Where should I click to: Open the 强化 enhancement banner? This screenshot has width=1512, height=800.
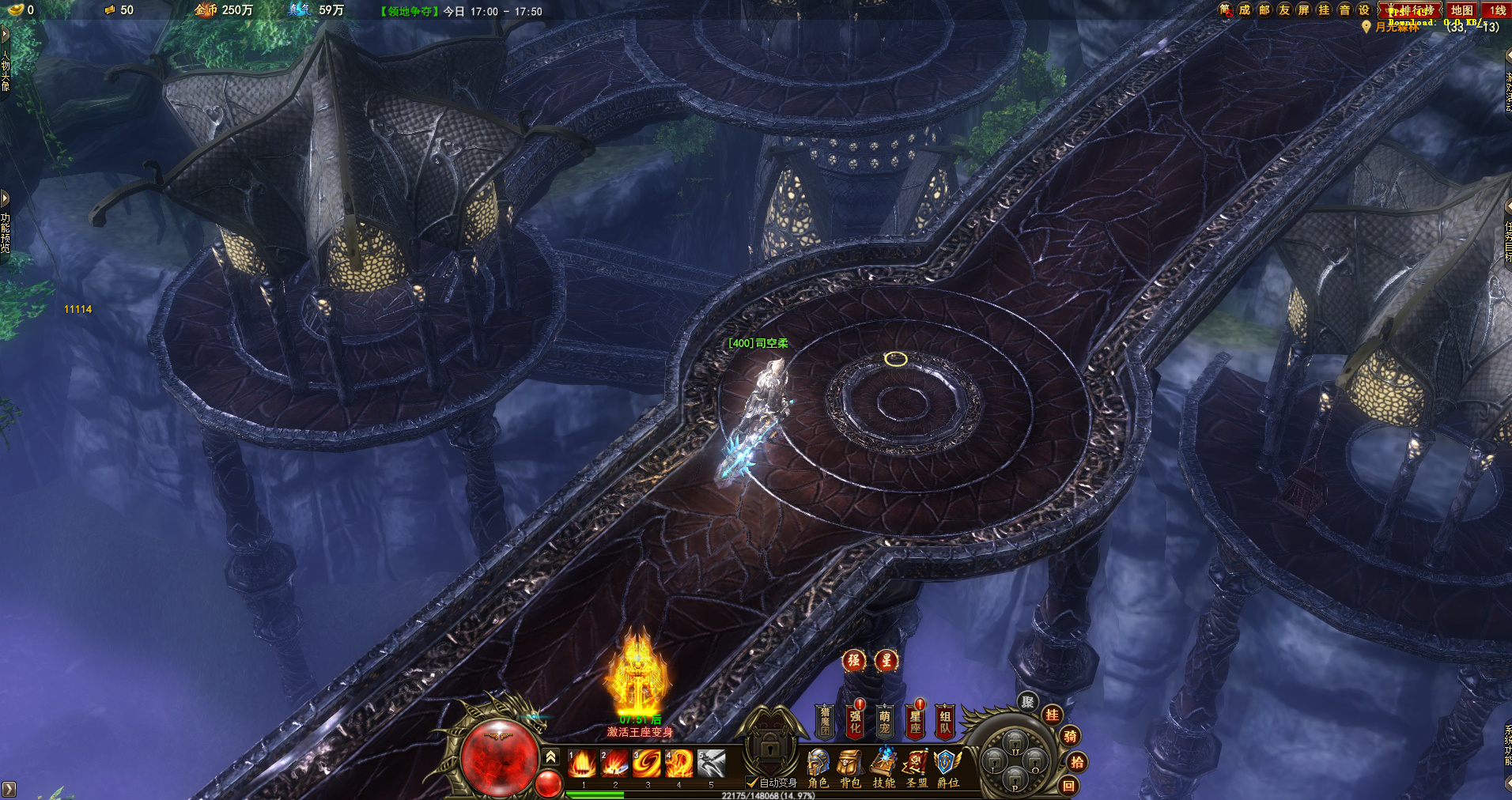[855, 721]
